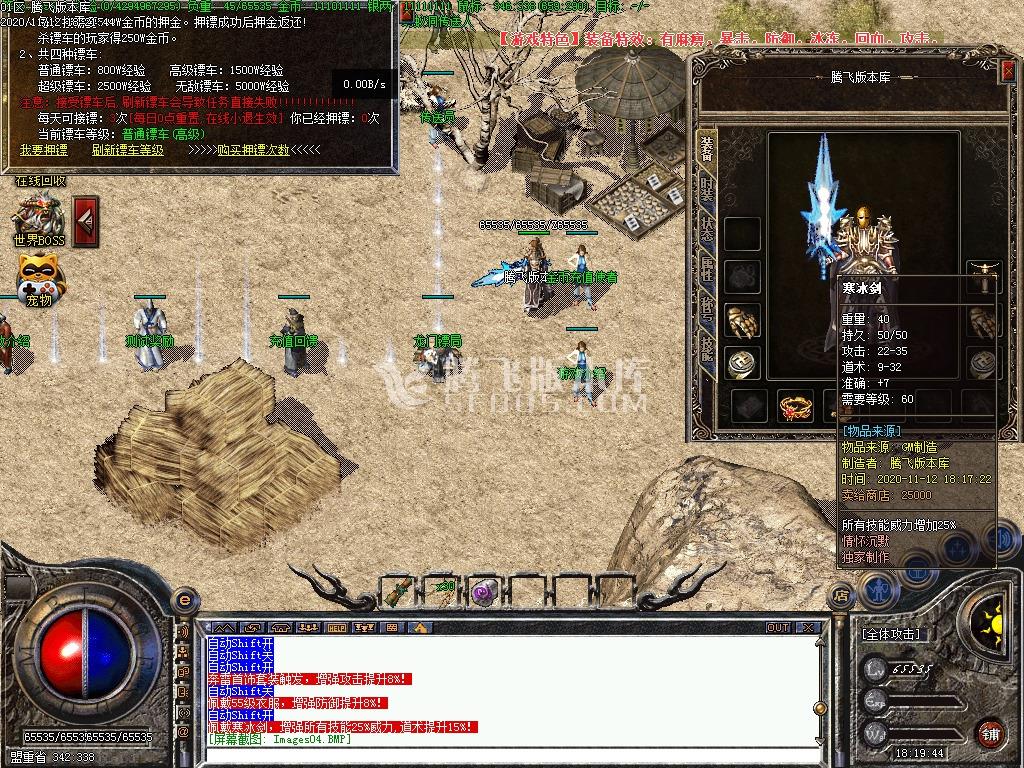The width and height of the screenshot is (1024, 768).
Task: Open the 宠物 pet icon
Action: pos(38,280)
